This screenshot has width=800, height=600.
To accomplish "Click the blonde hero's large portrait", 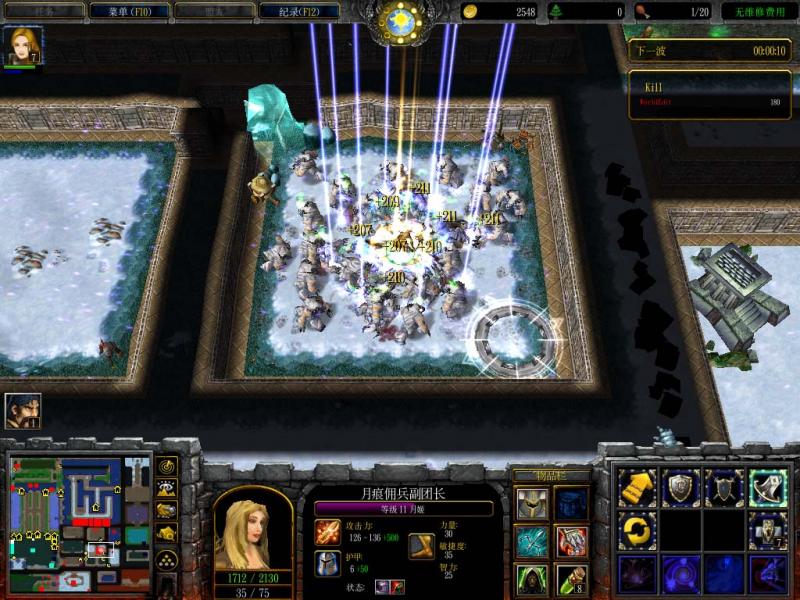I will click(253, 528).
